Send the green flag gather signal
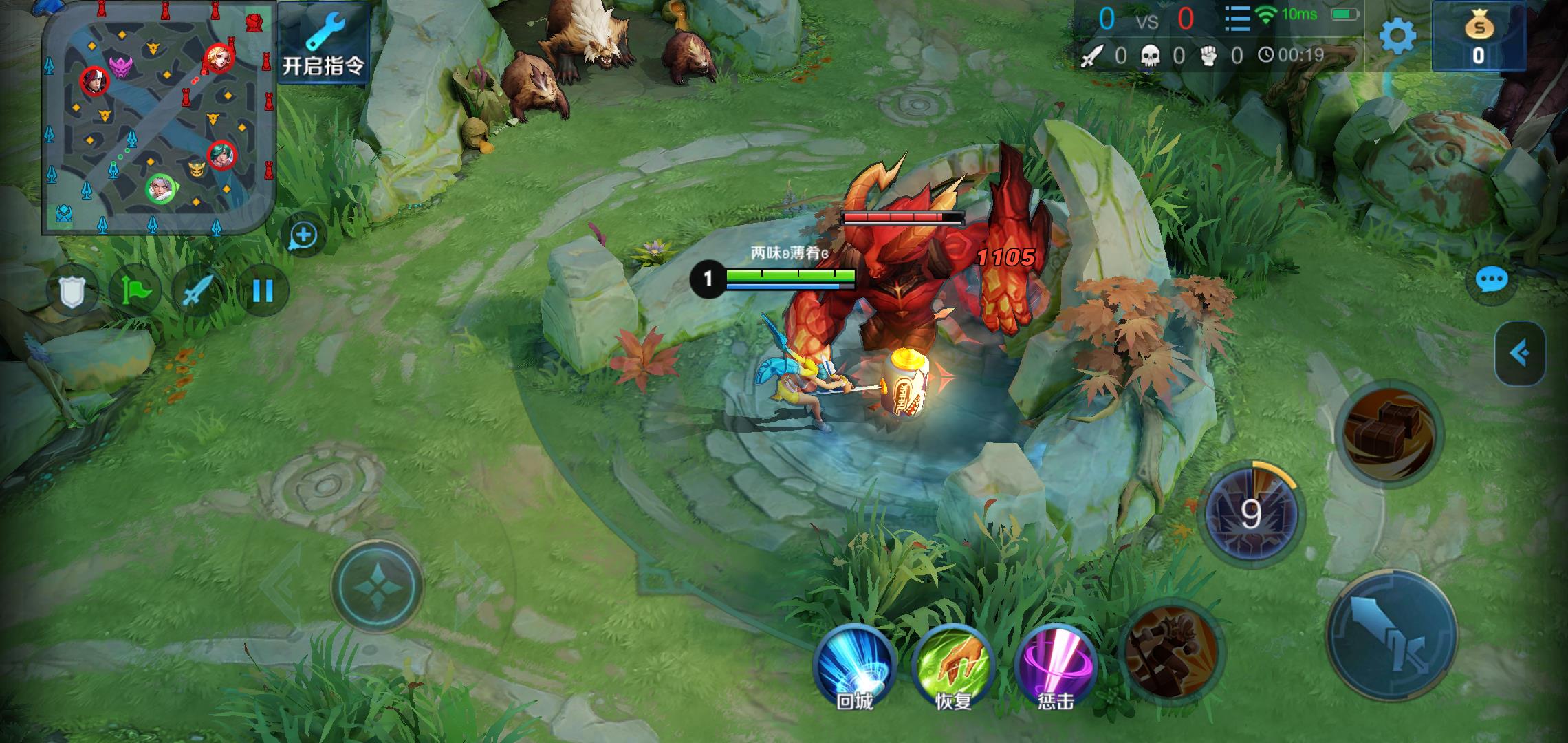This screenshot has width=1568, height=743. [135, 292]
